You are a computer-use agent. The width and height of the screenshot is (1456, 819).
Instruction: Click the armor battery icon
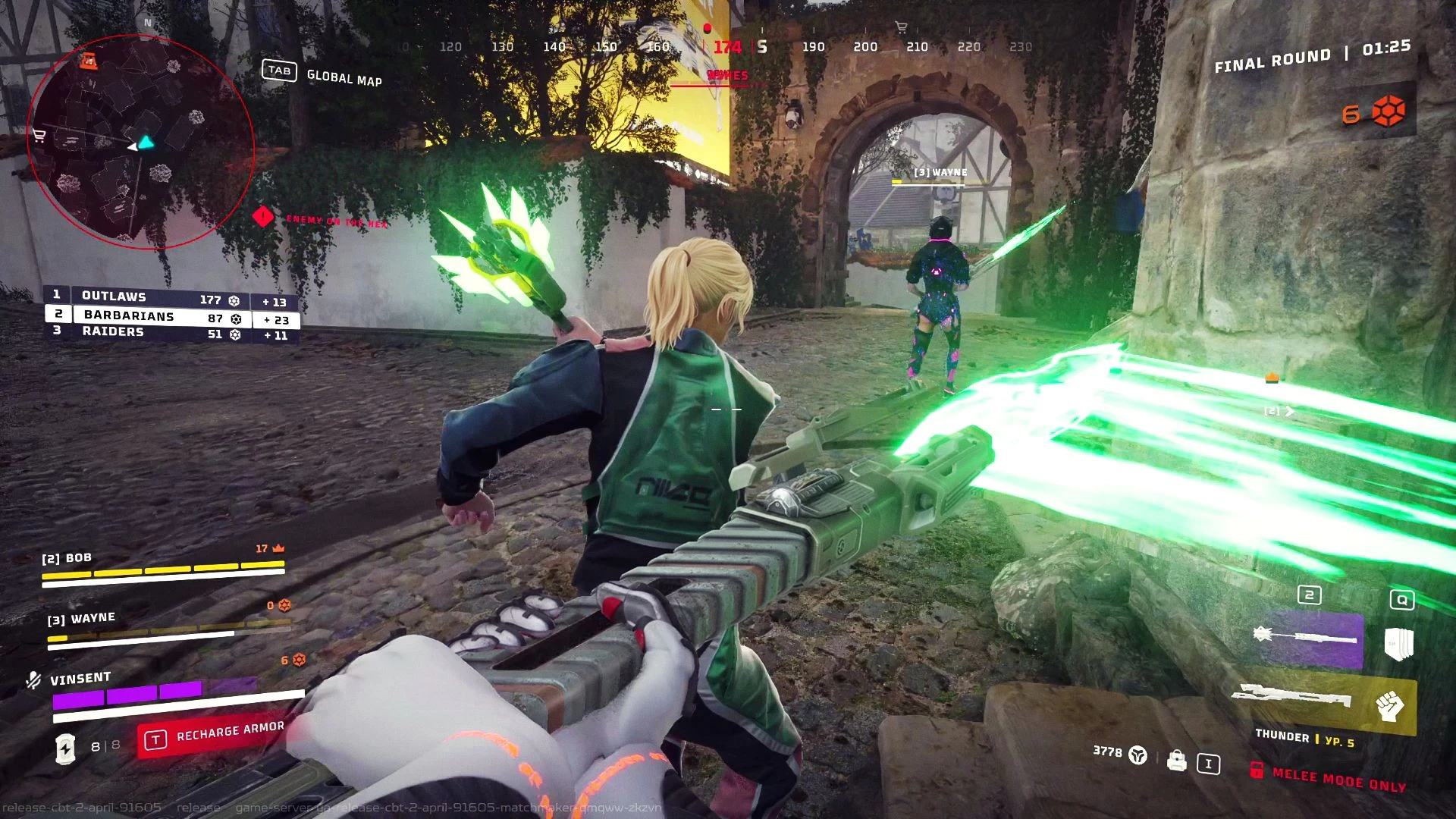coord(66,748)
